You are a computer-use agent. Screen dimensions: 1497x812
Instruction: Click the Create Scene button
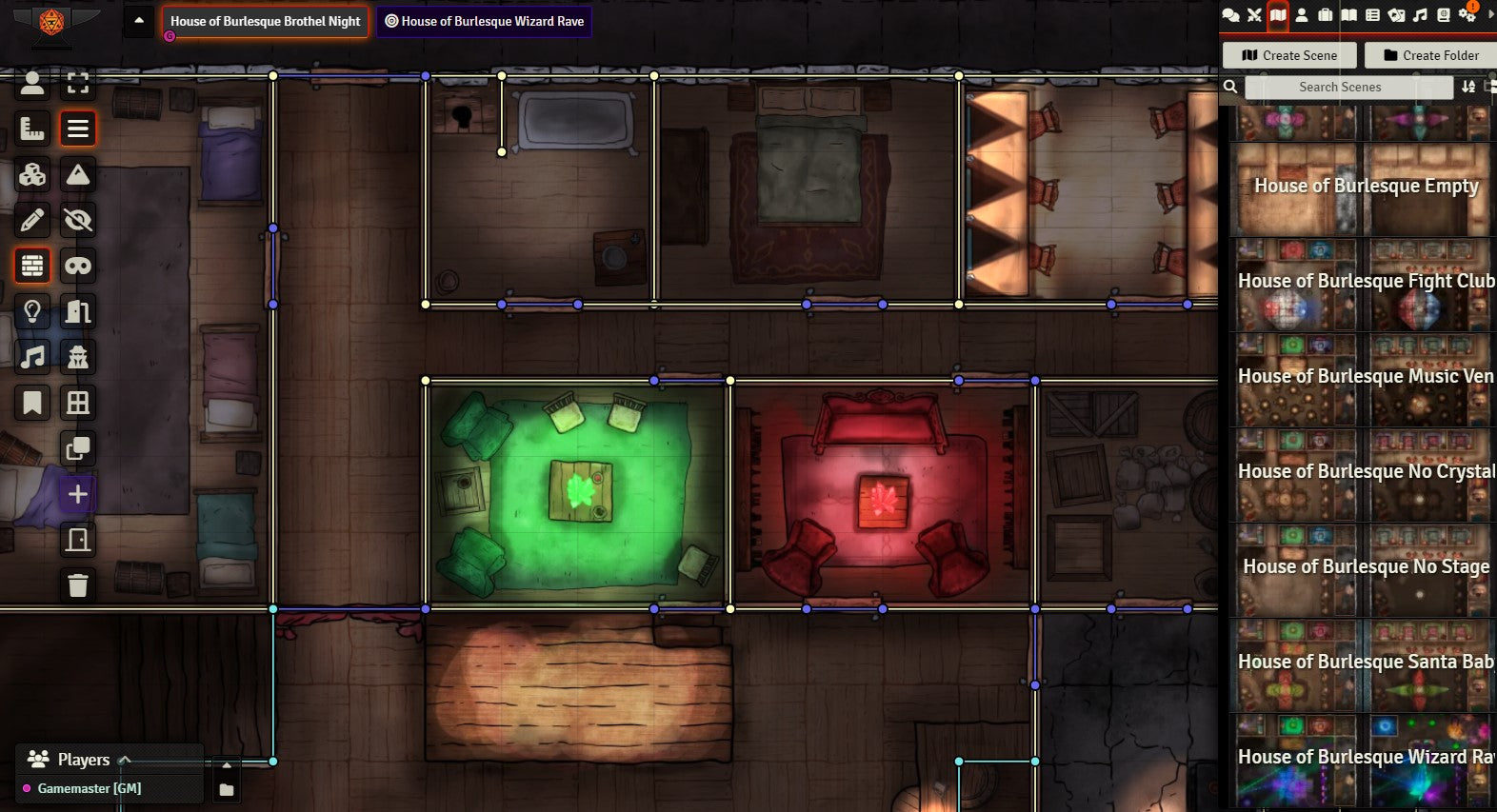[1289, 55]
